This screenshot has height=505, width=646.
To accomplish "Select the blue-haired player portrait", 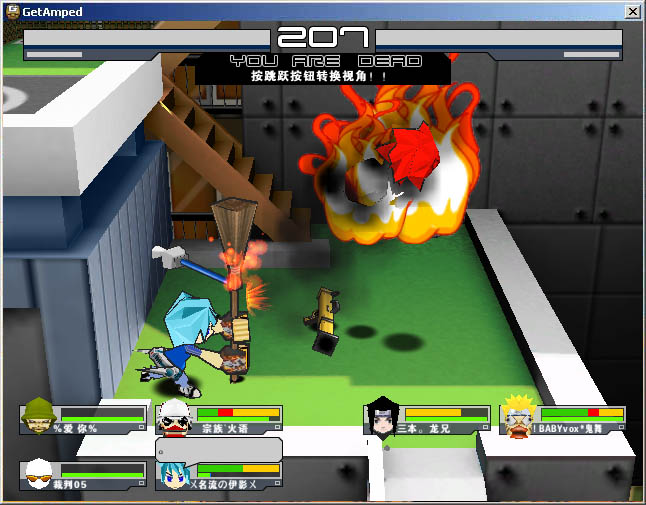I will coord(173,476).
